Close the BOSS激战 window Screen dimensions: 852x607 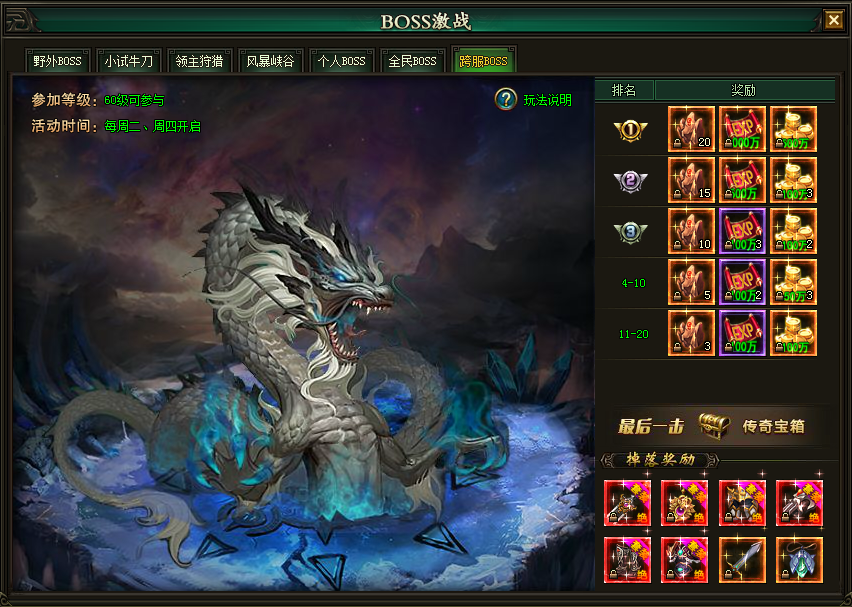point(833,20)
